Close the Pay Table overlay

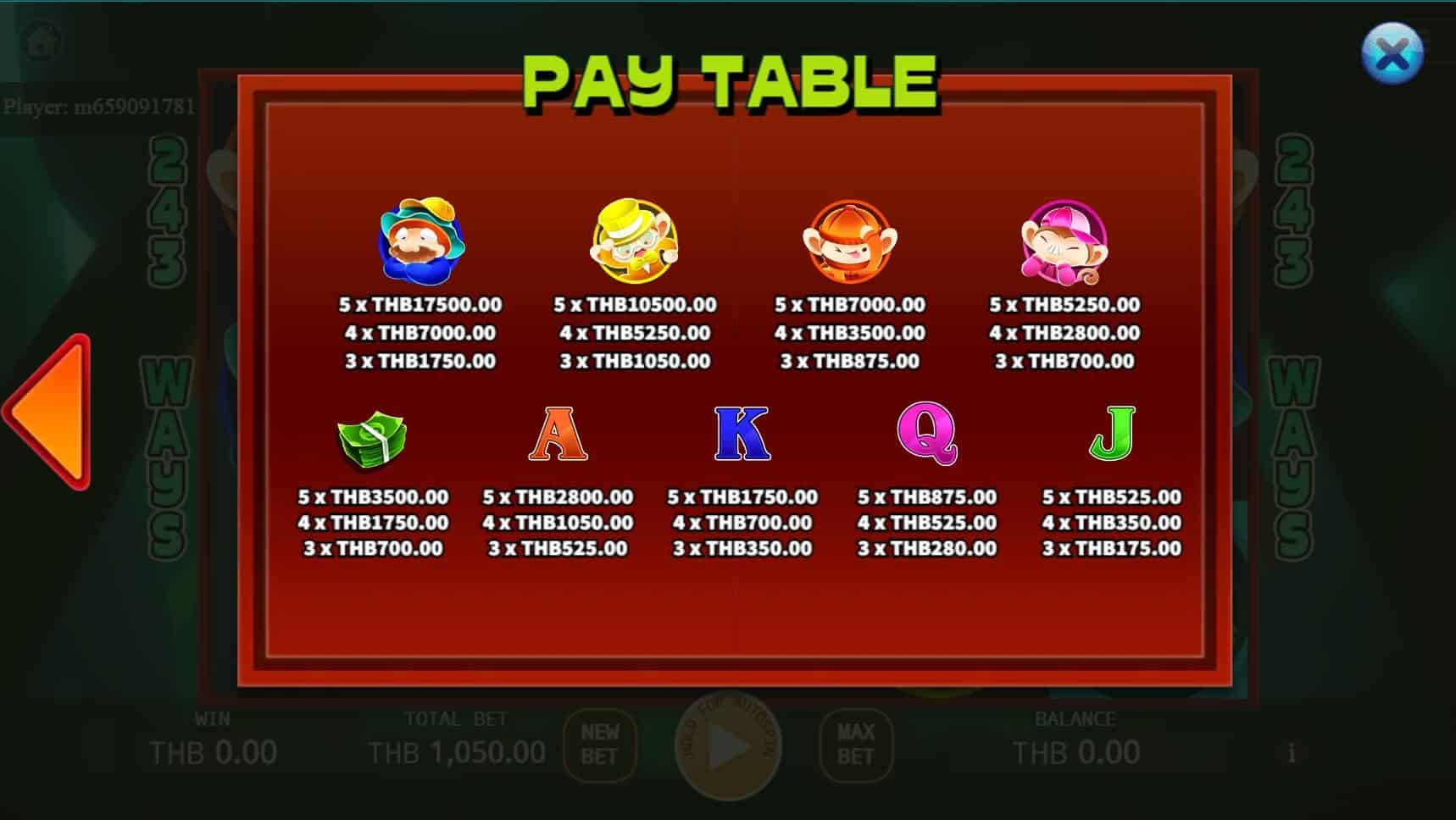tap(1392, 55)
